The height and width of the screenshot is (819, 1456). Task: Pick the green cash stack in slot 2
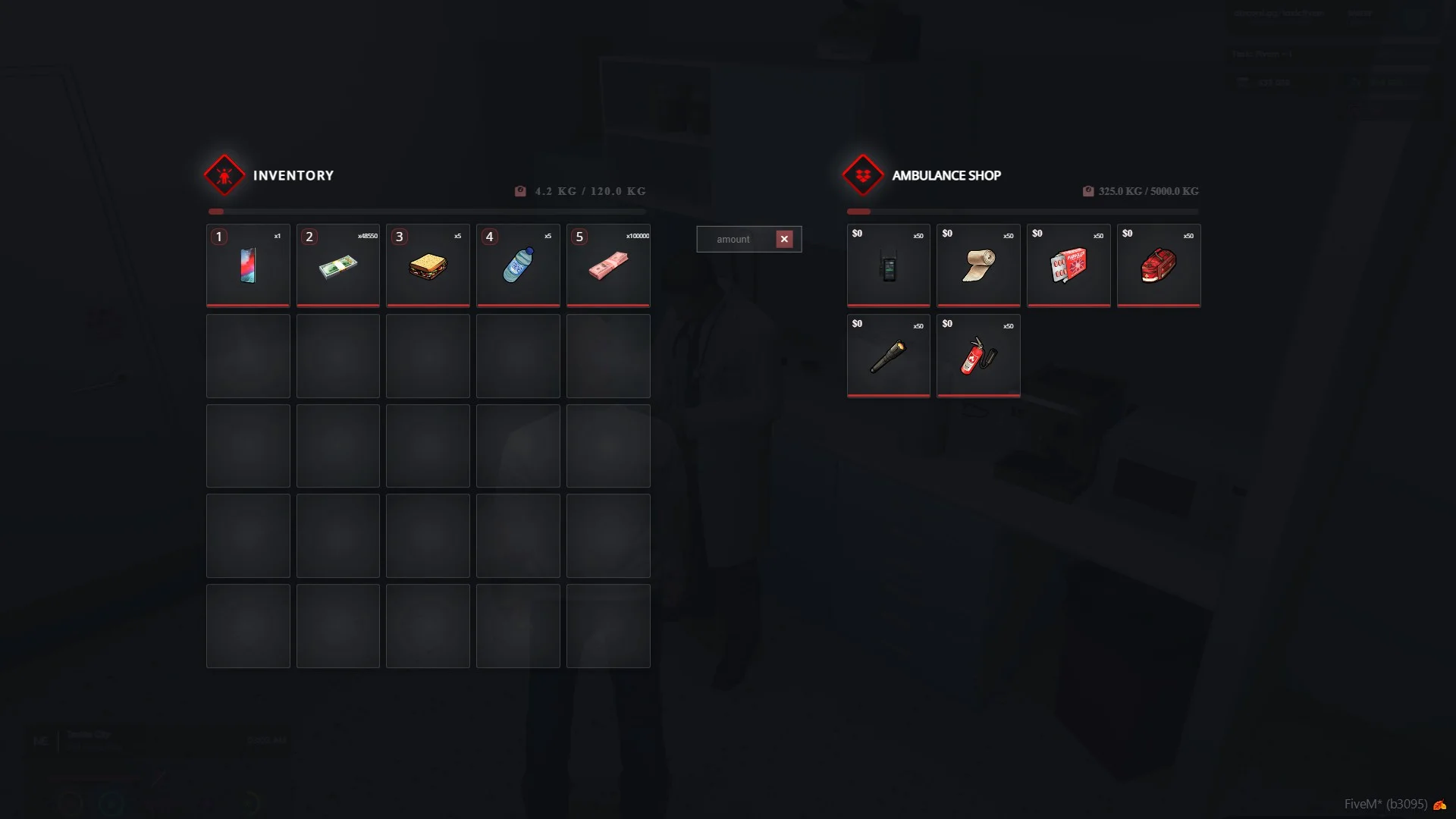[x=337, y=266]
